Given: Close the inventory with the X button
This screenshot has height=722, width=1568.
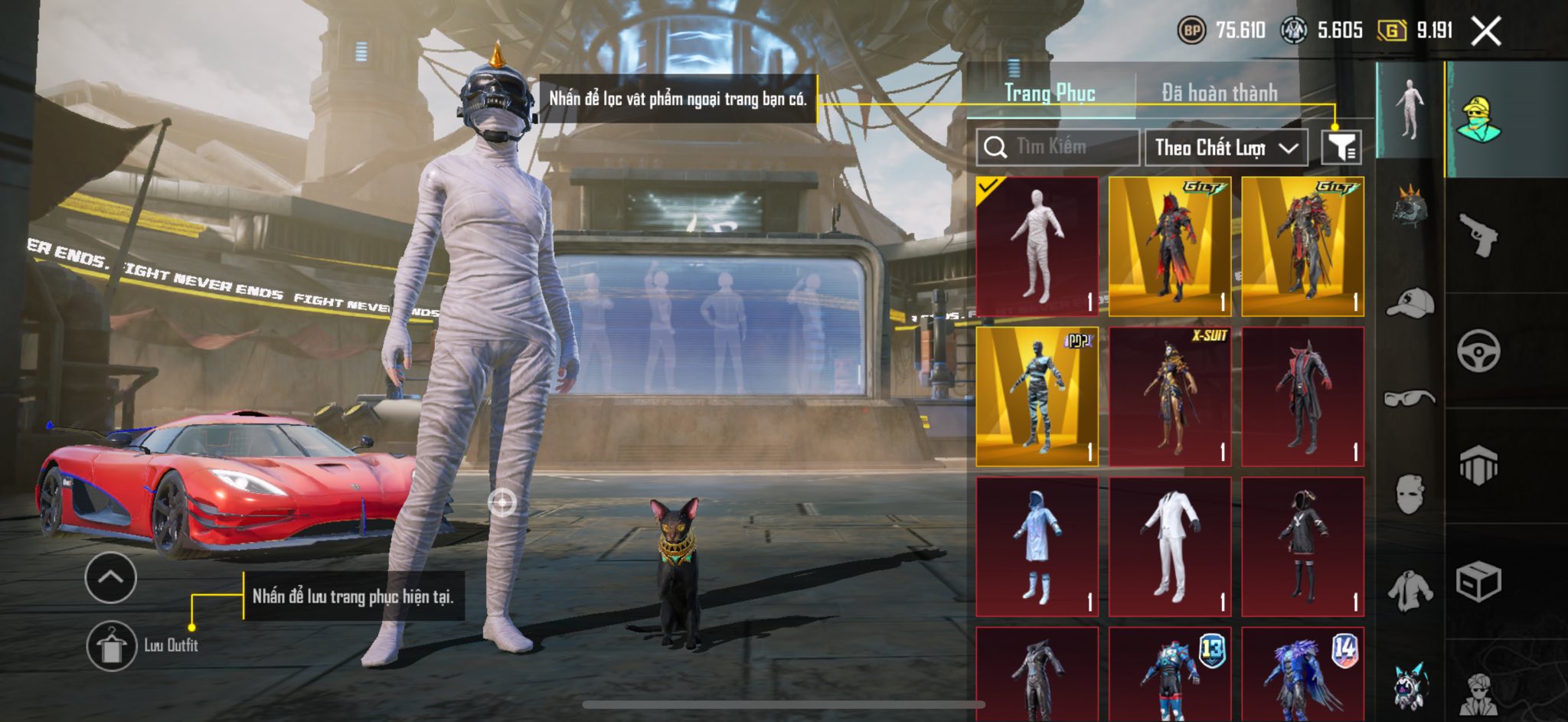Looking at the screenshot, I should (1486, 31).
